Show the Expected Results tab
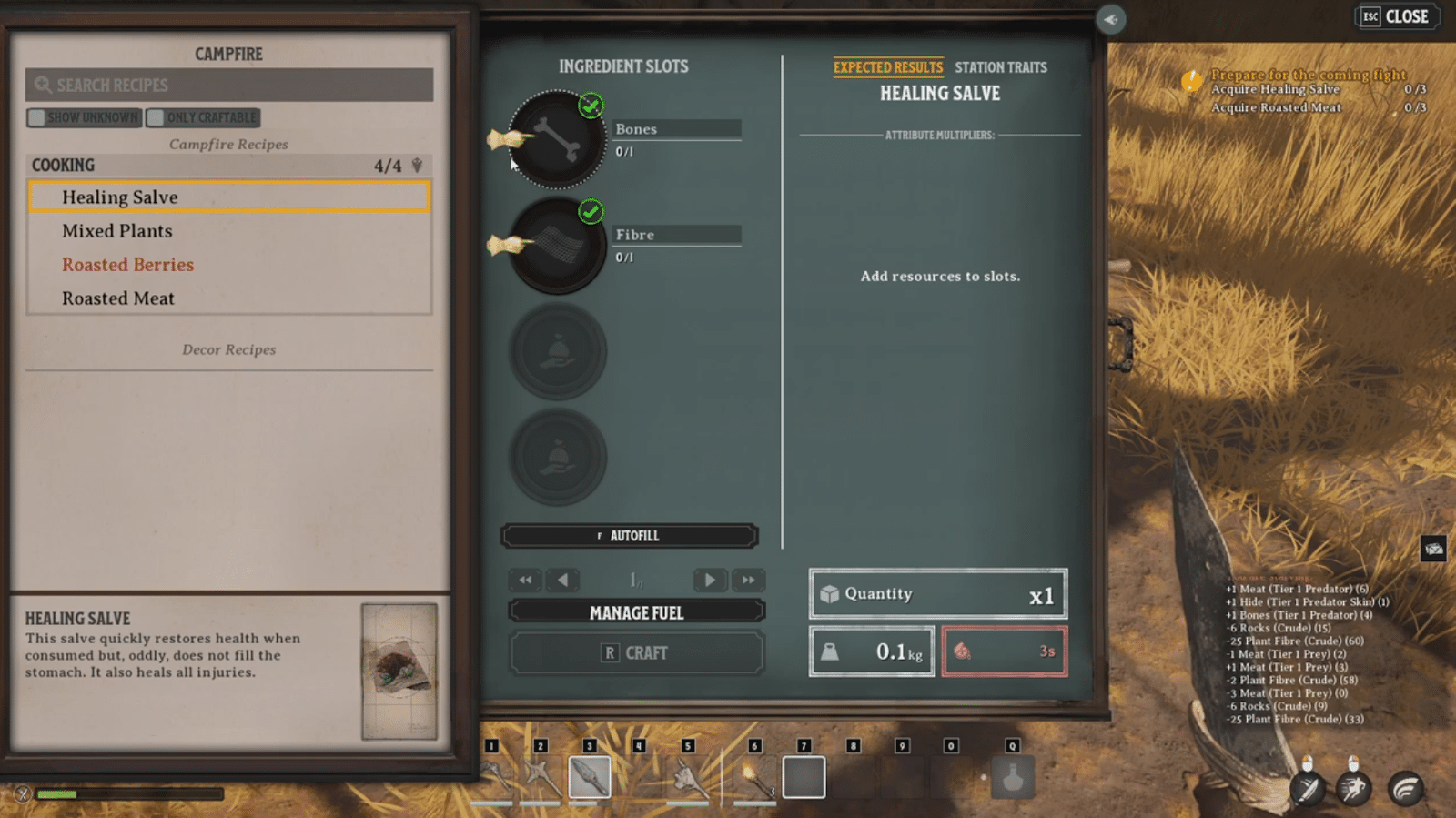Viewport: 1456px width, 818px height. (887, 67)
